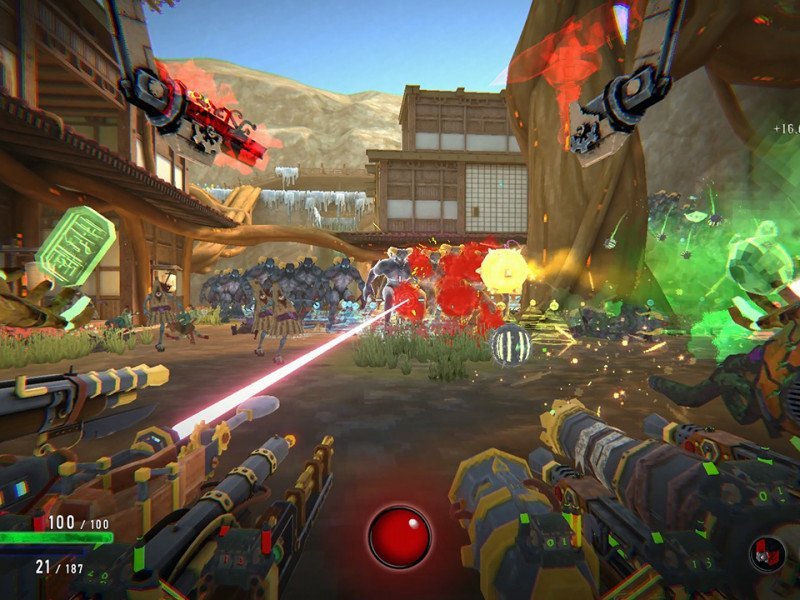The width and height of the screenshot is (800, 600).
Task: Click the red orb ability icon
Action: [399, 537]
